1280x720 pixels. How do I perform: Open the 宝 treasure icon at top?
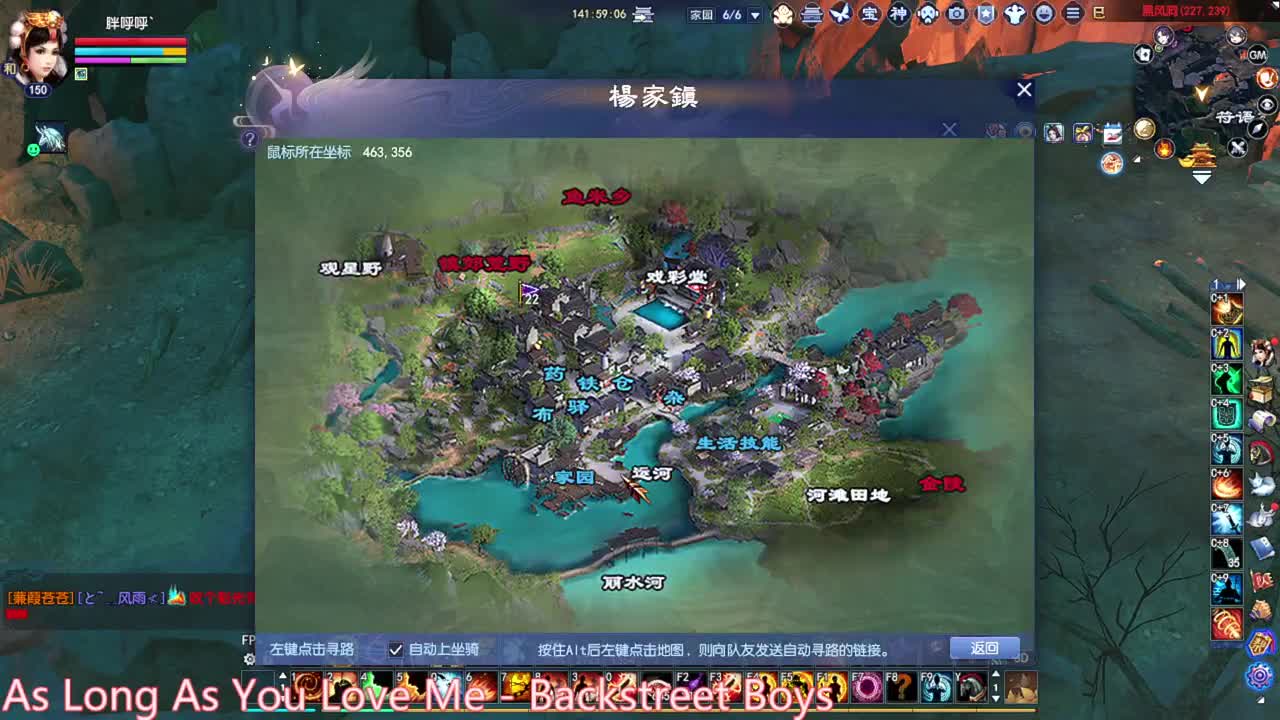point(870,14)
